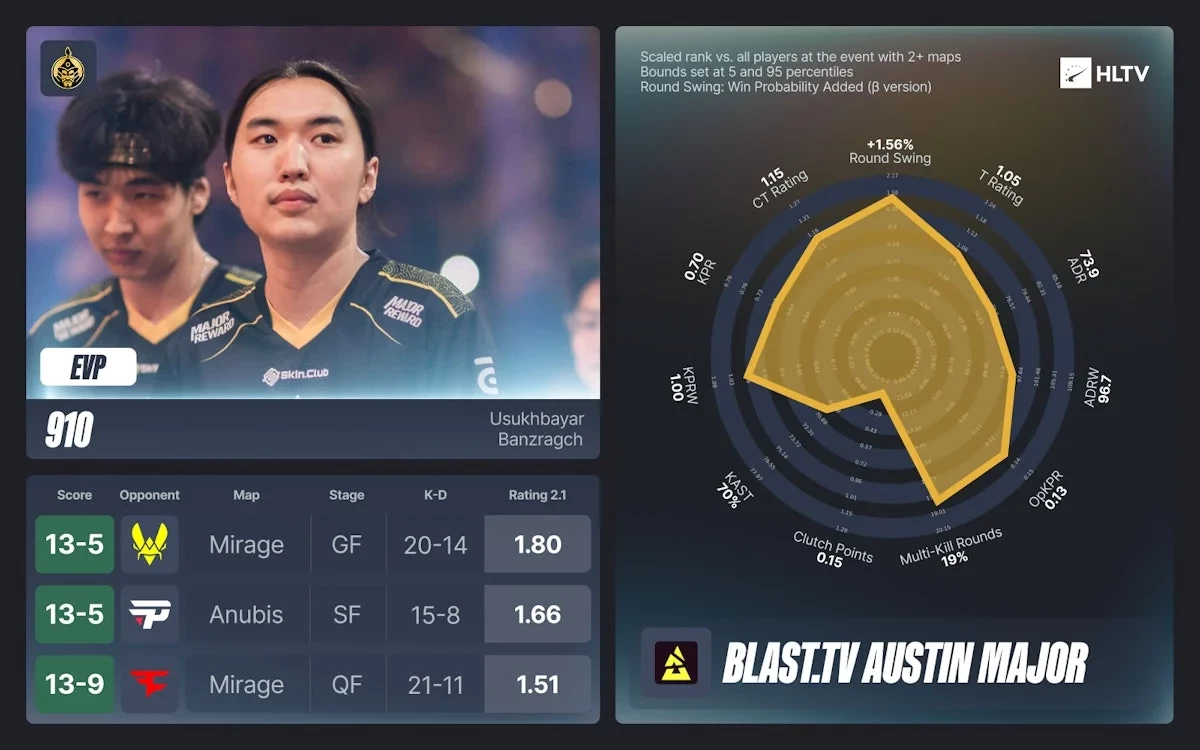Select the Anubis semifinal map row
Image resolution: width=1200 pixels, height=750 pixels.
coord(246,614)
